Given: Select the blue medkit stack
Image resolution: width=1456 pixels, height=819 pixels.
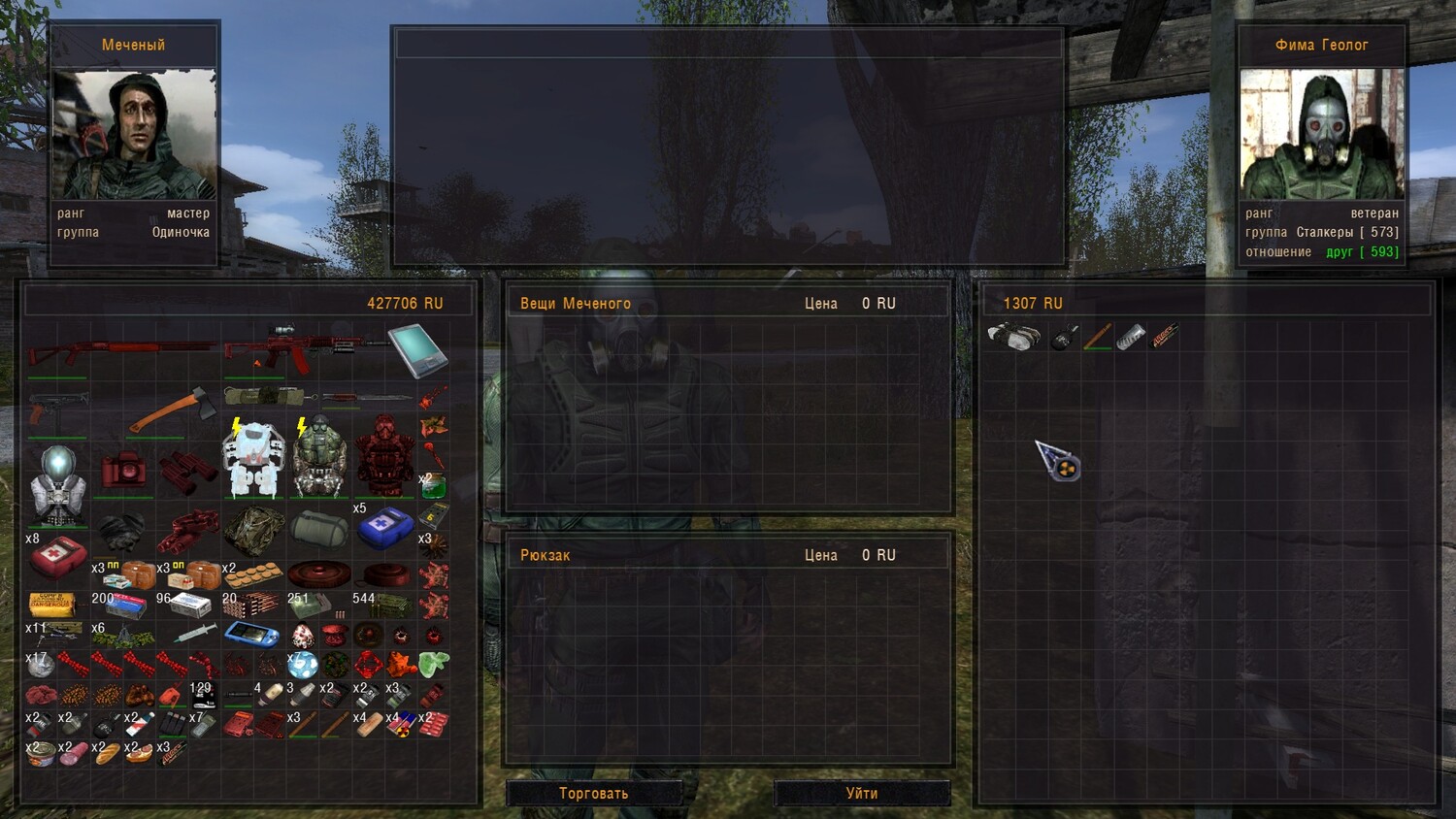Looking at the screenshot, I should point(385,527).
